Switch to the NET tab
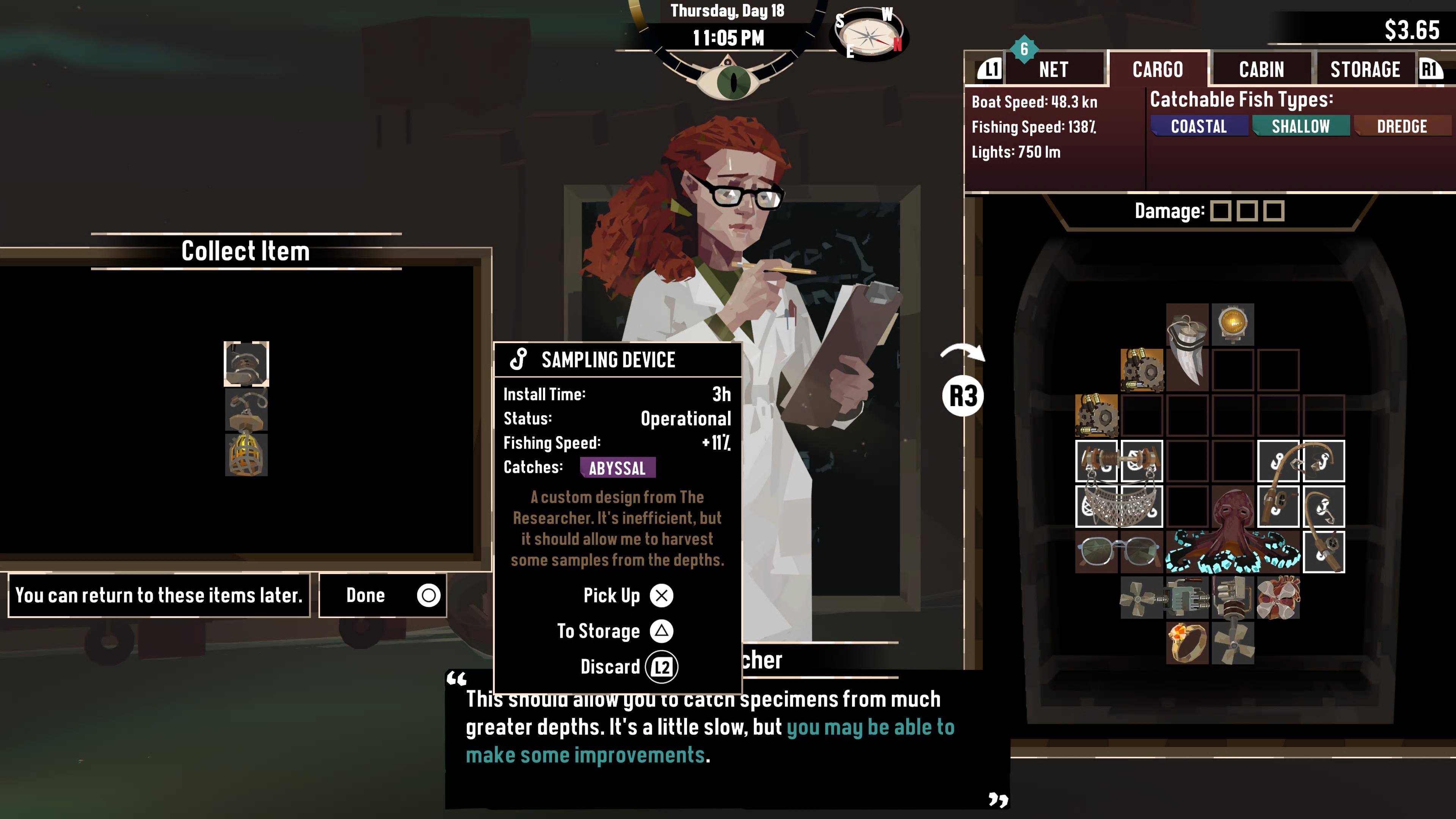The width and height of the screenshot is (1456, 819). pos(1054,69)
